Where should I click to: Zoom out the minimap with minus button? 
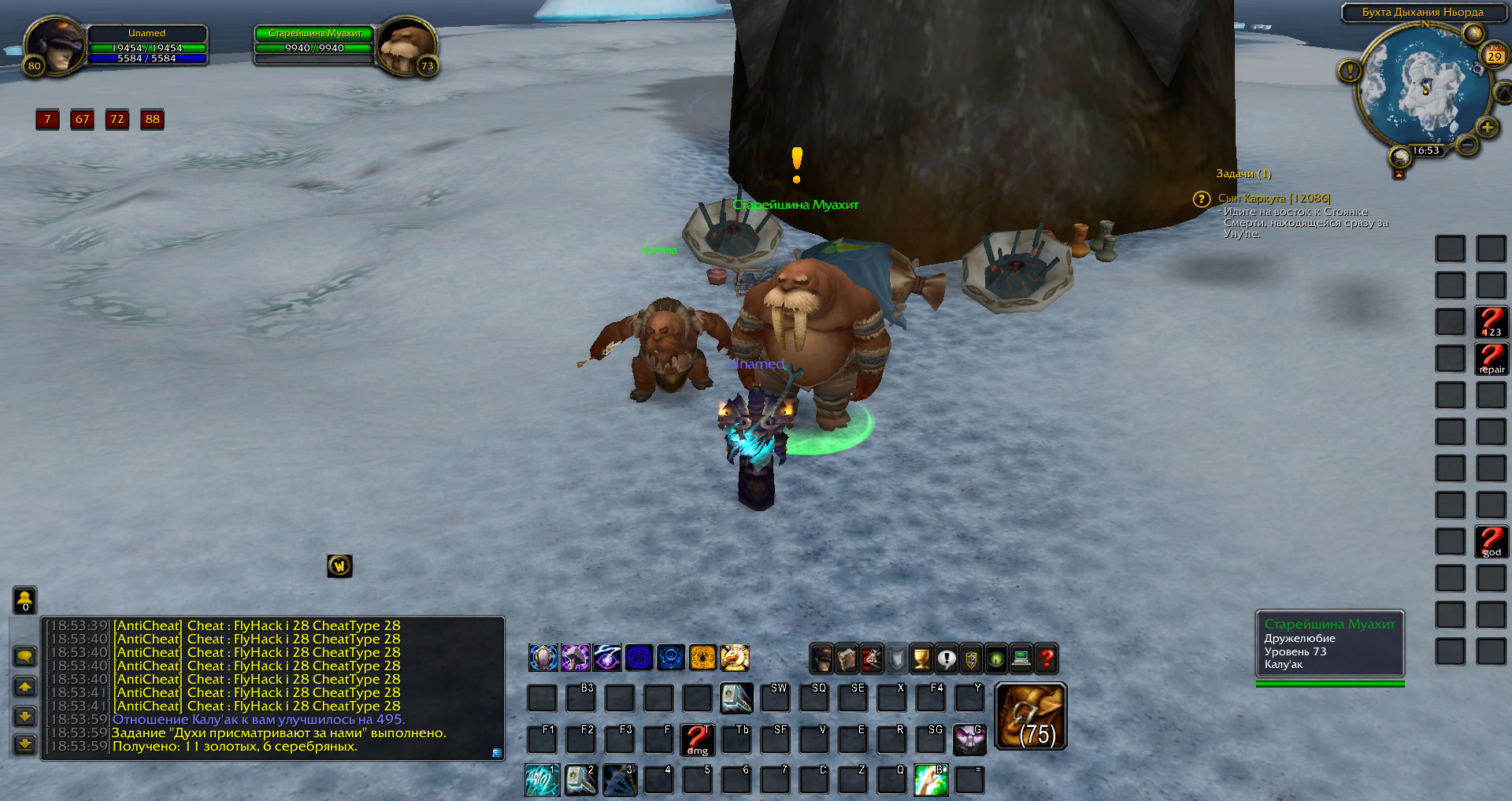coord(1466,145)
